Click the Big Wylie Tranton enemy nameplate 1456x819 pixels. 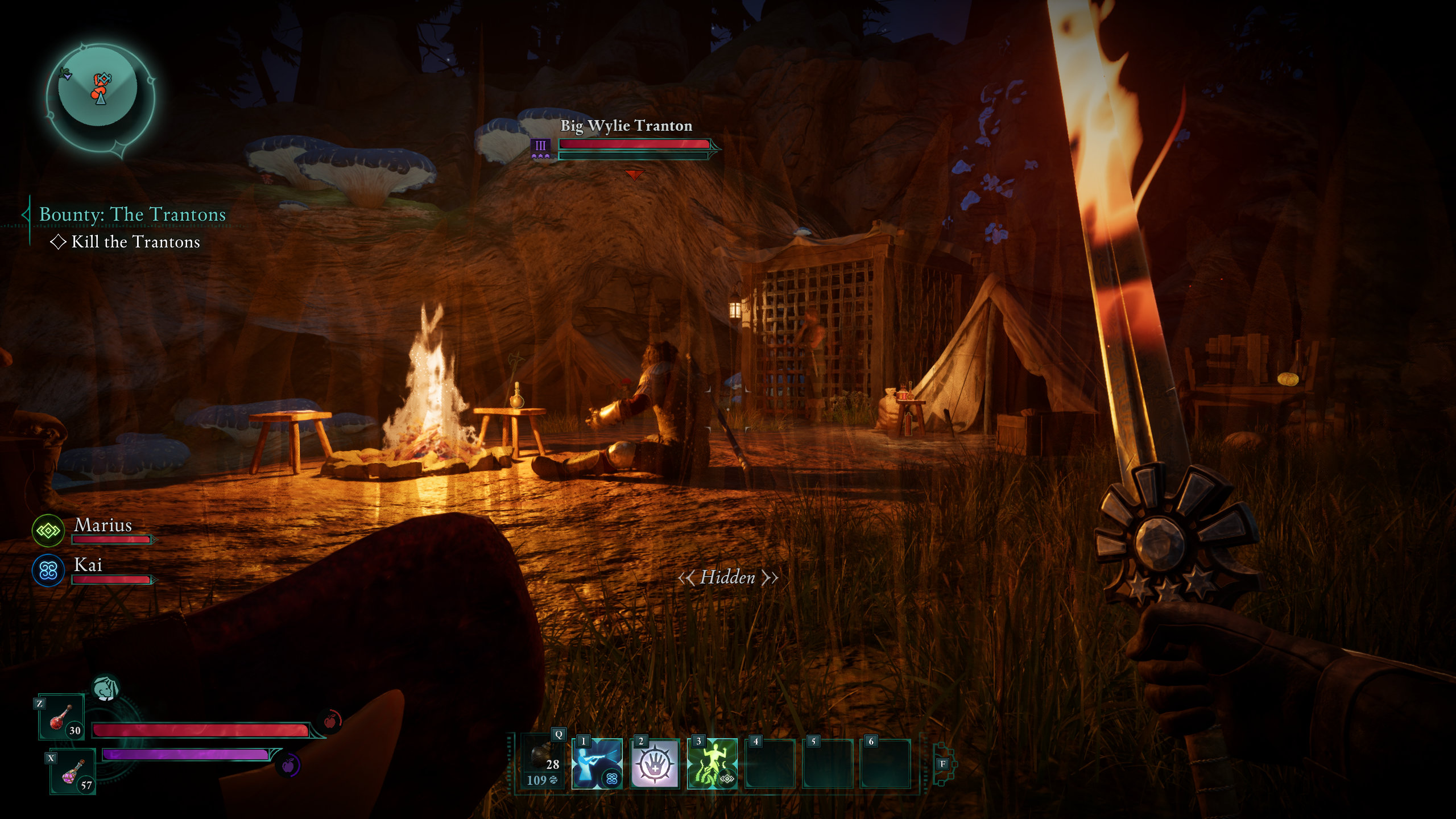click(626, 126)
